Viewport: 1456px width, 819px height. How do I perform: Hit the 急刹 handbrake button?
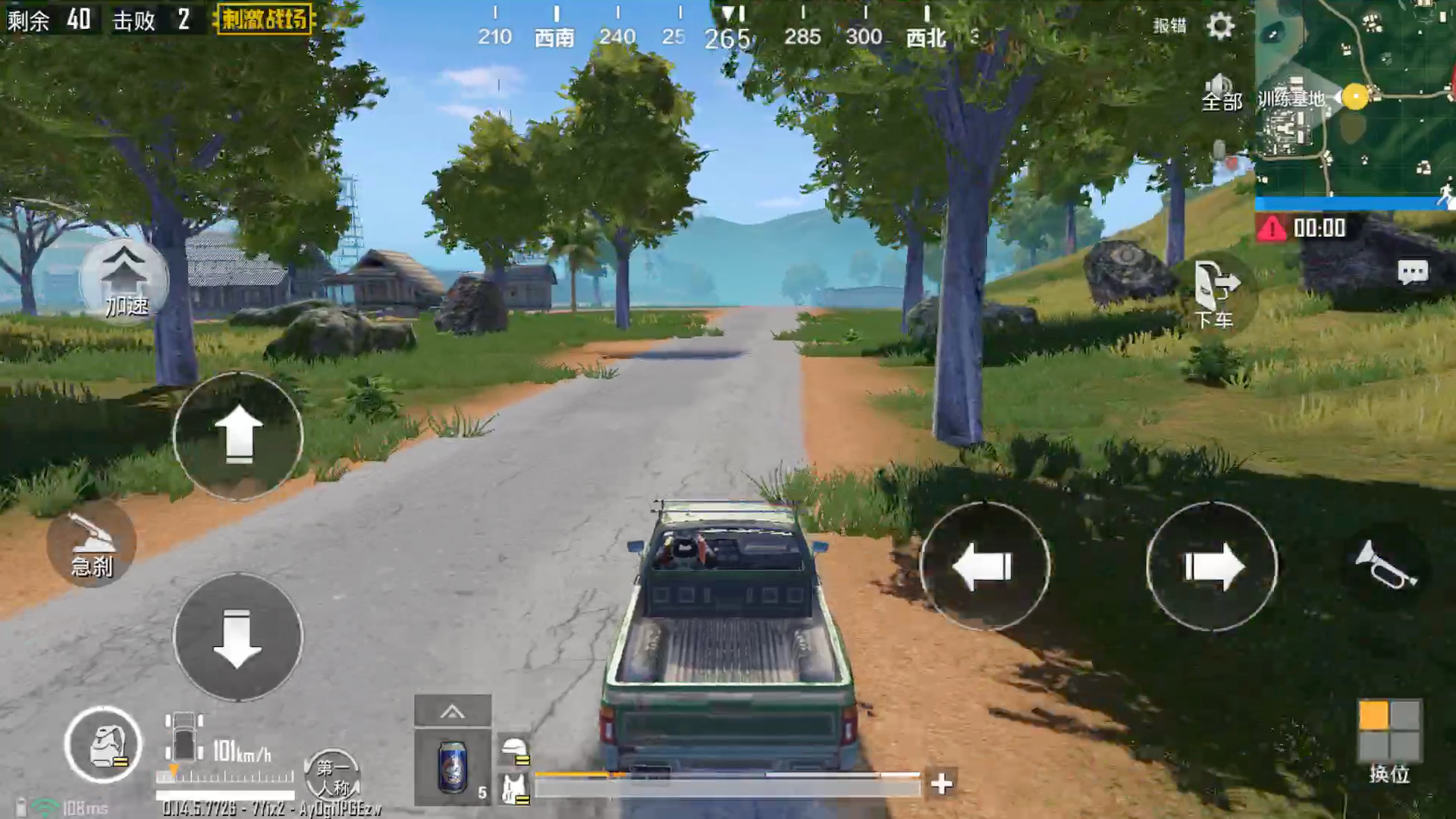coord(92,544)
